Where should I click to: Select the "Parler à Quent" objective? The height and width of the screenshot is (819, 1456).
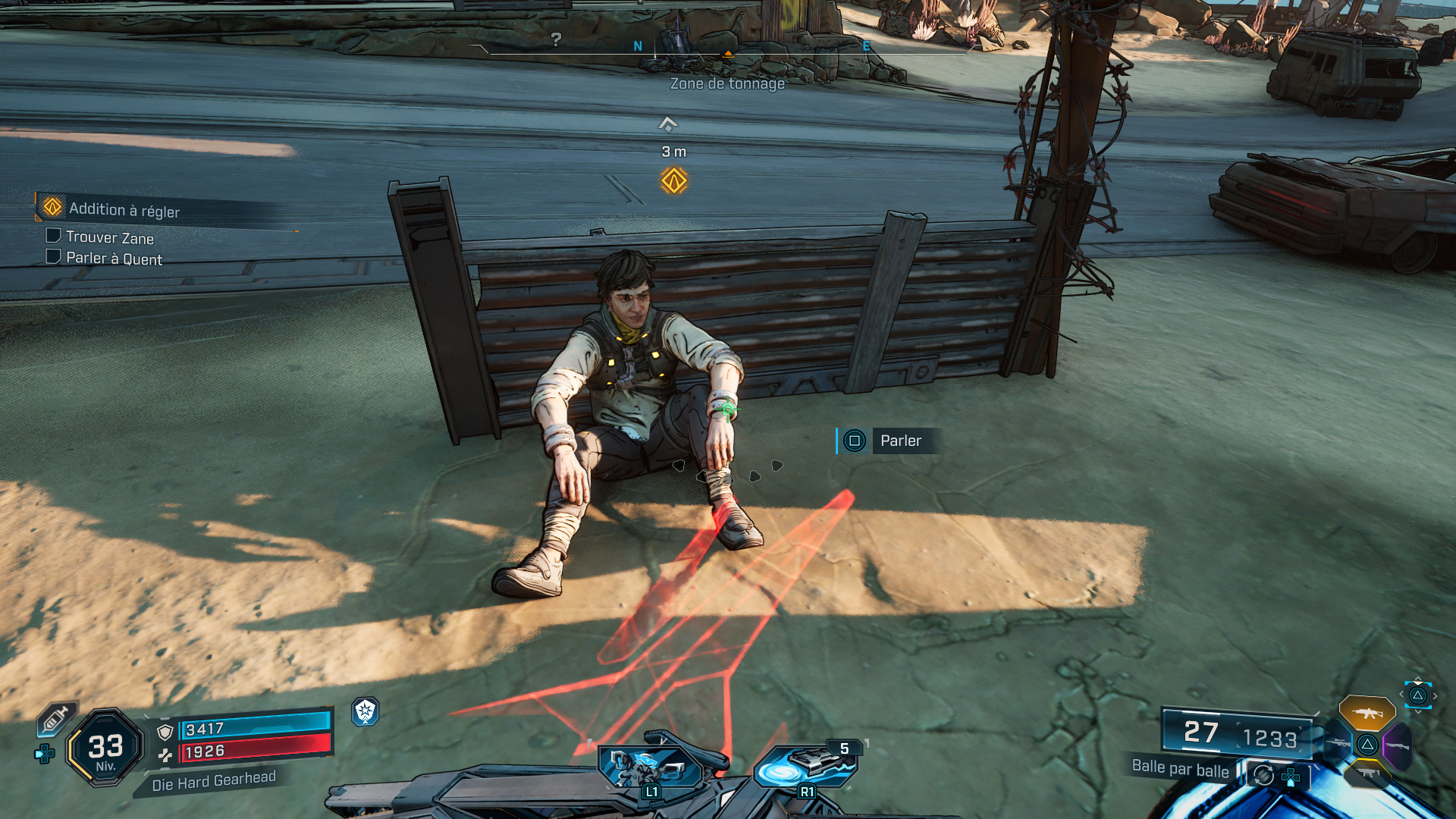114,259
